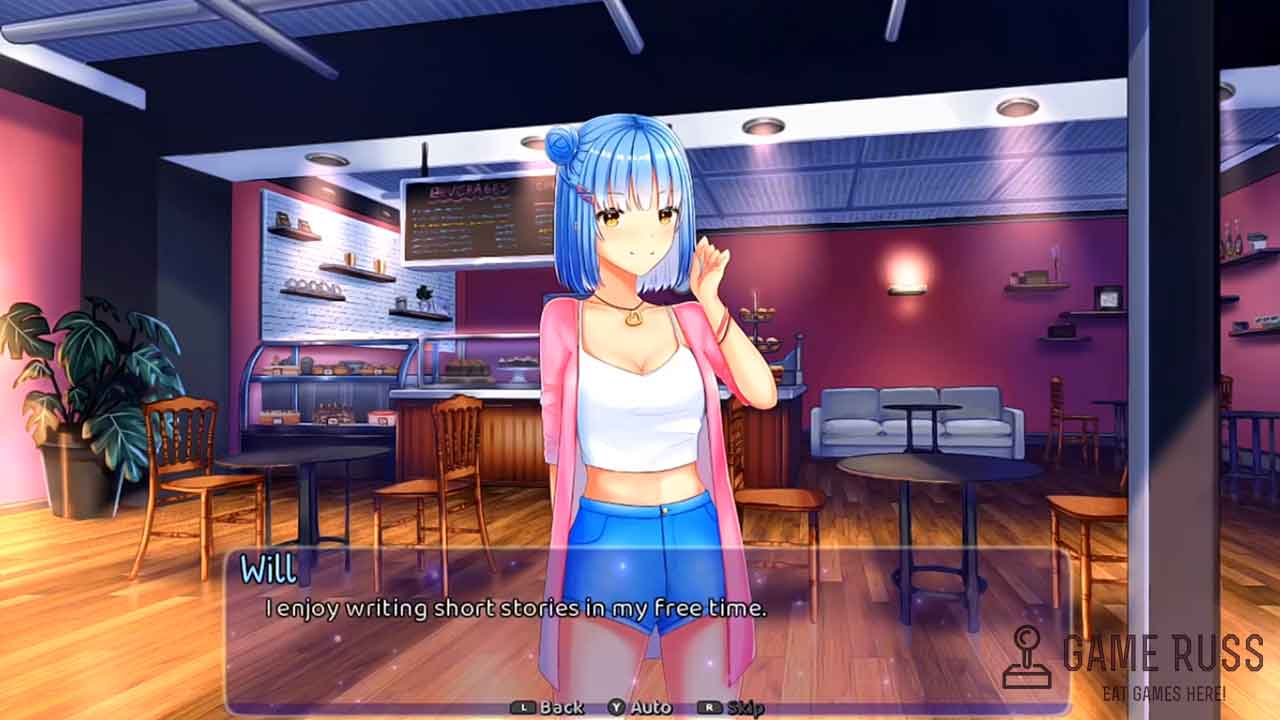Advance Will's dialogue text box

[645, 630]
